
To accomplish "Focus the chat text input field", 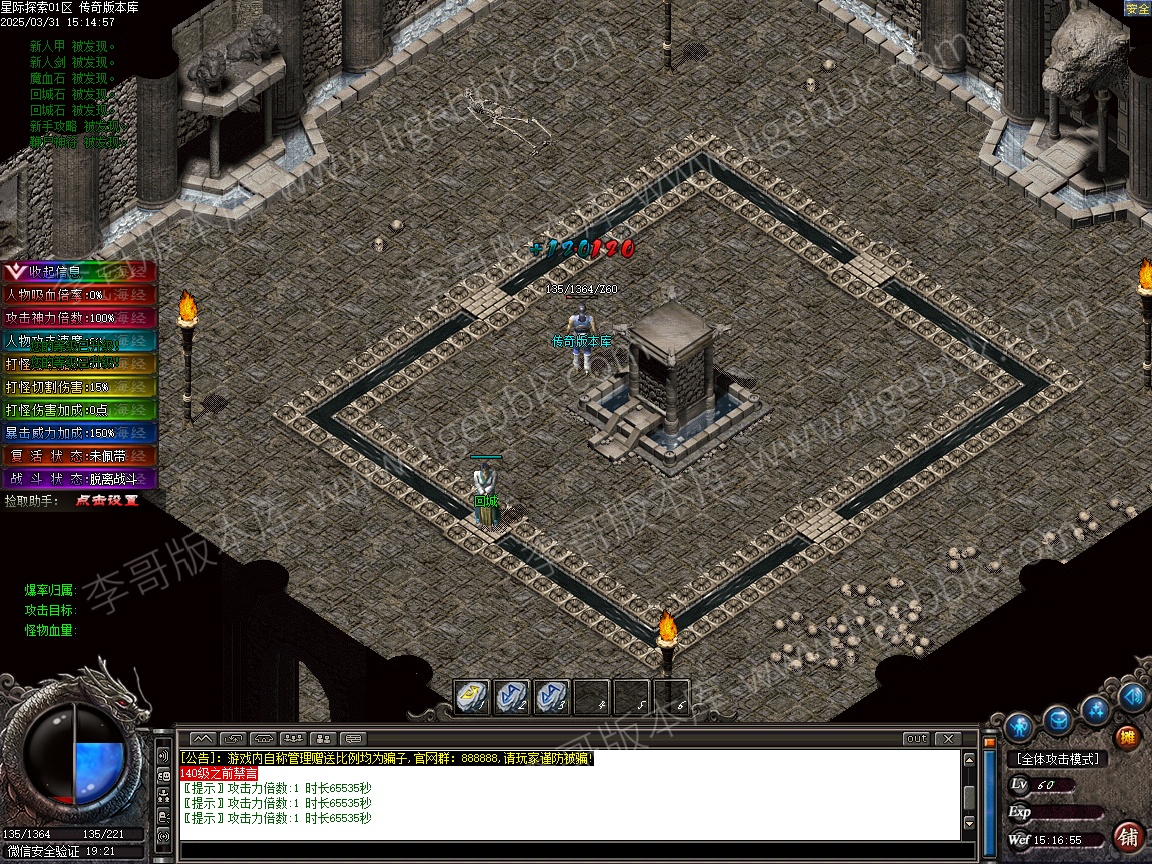I will (x=570, y=851).
